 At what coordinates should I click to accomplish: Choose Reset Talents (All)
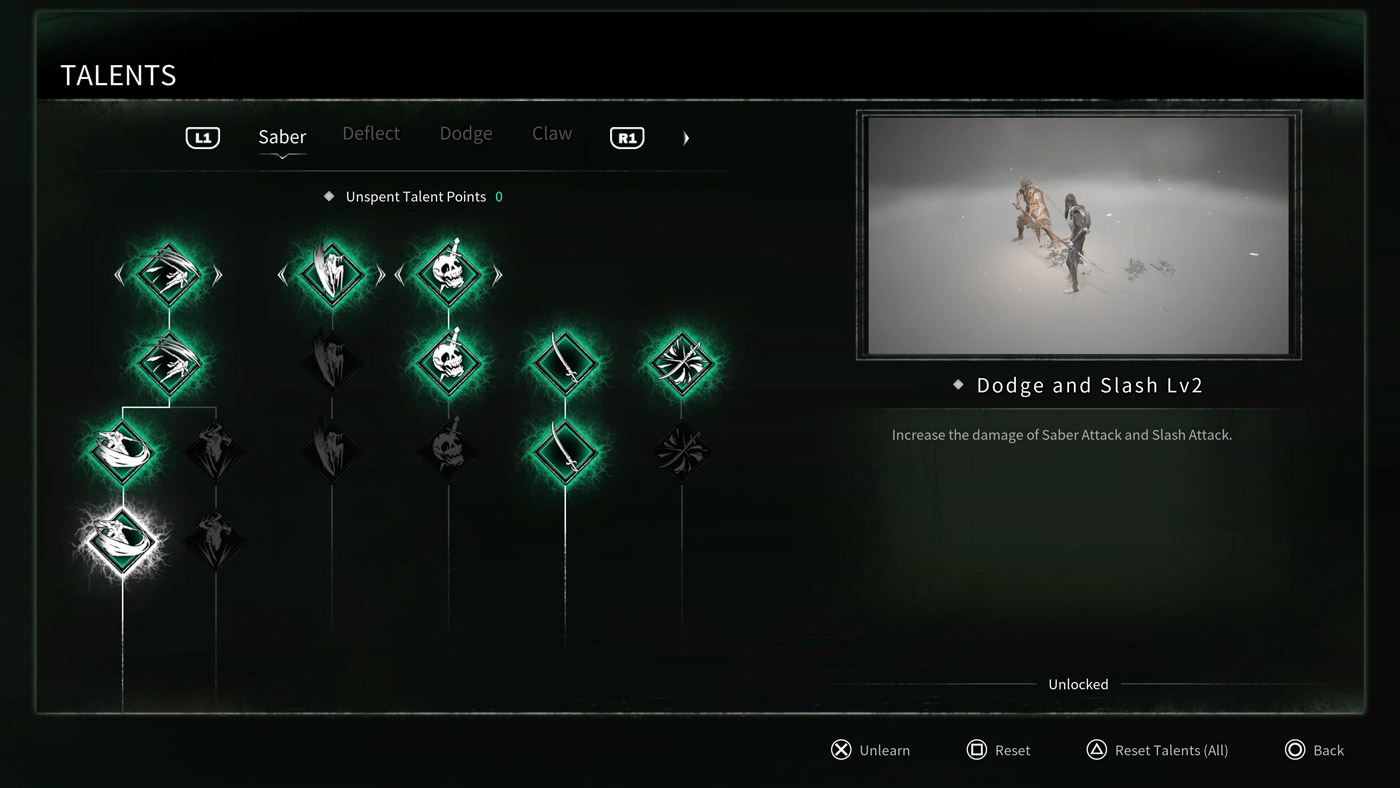[1157, 750]
